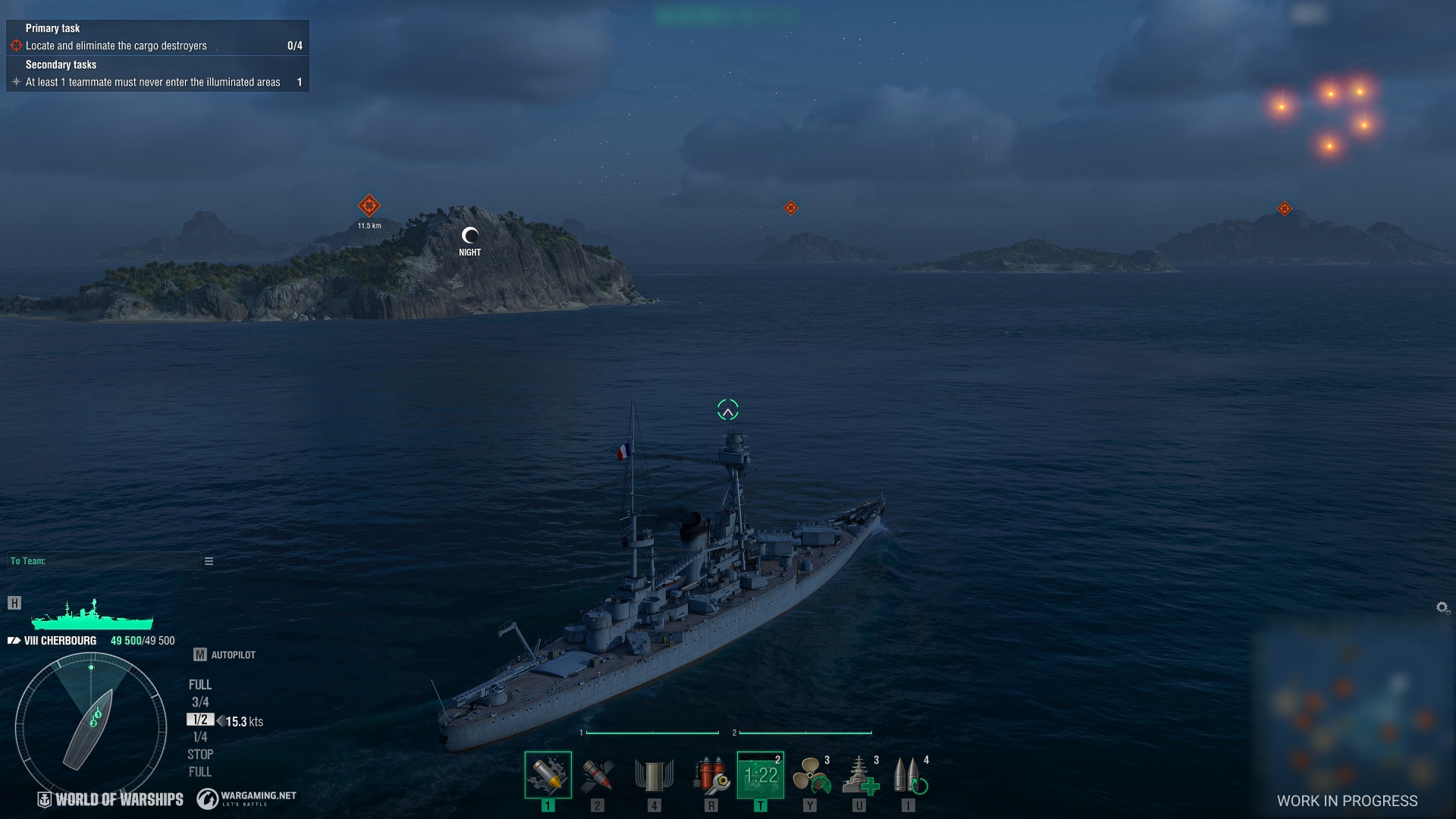Select the nearest cargo destroyer target marker
Viewport: 1456px width, 819px height.
point(369,206)
